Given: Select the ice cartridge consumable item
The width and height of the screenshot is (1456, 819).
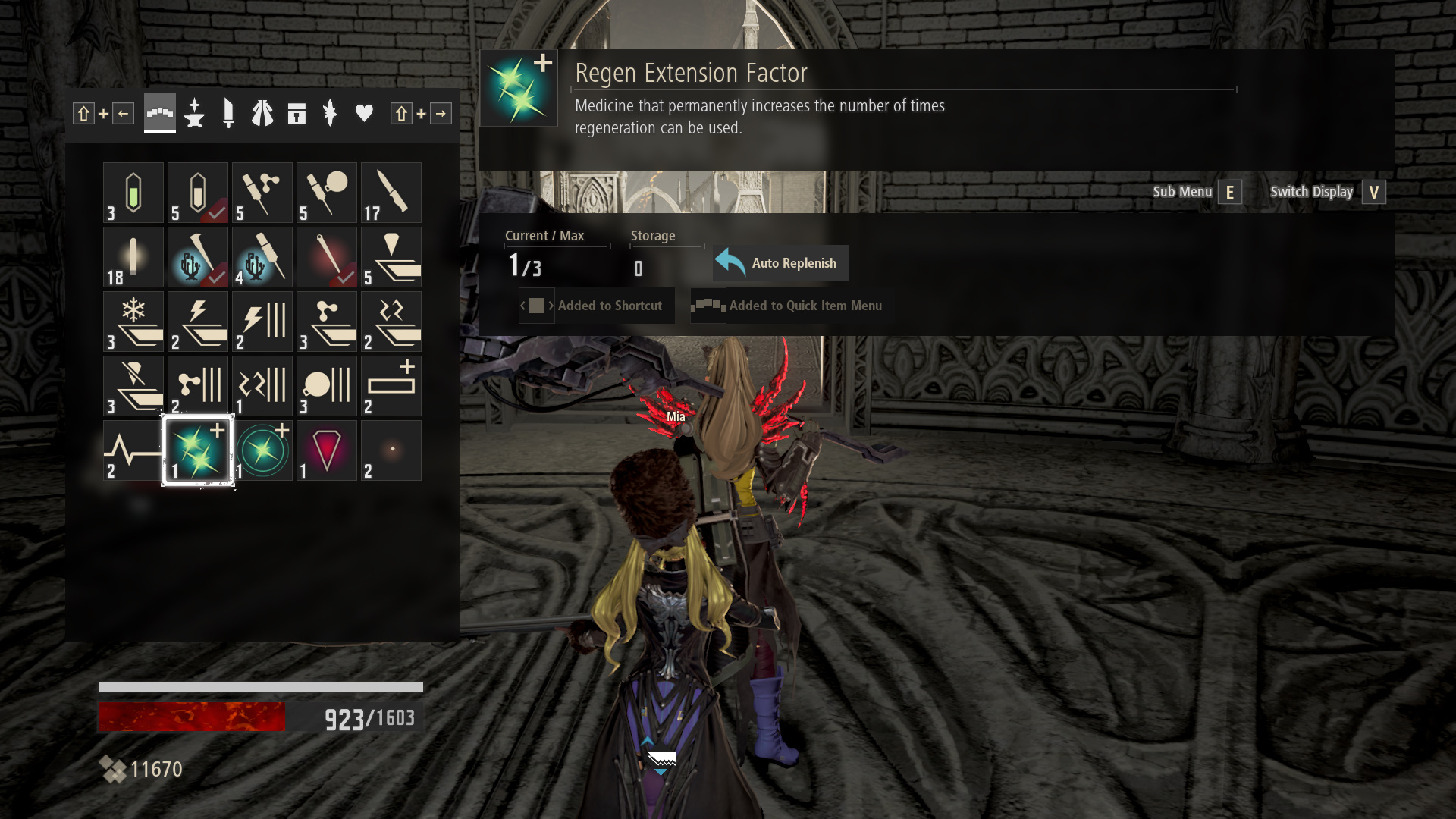Looking at the screenshot, I should [133, 321].
